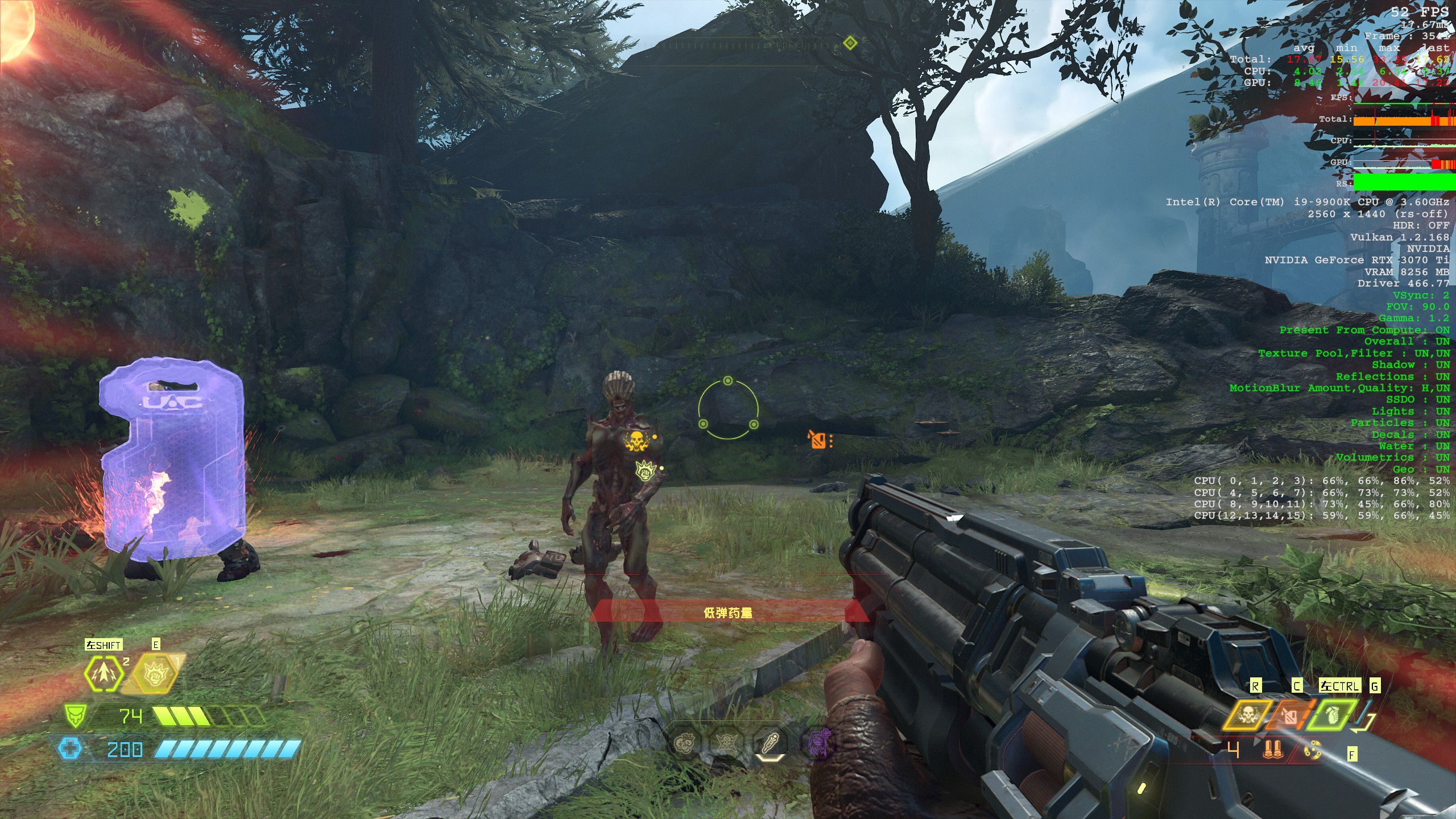Choose the highlighted syringe rune slot
The image size is (1456, 819).
tap(771, 742)
